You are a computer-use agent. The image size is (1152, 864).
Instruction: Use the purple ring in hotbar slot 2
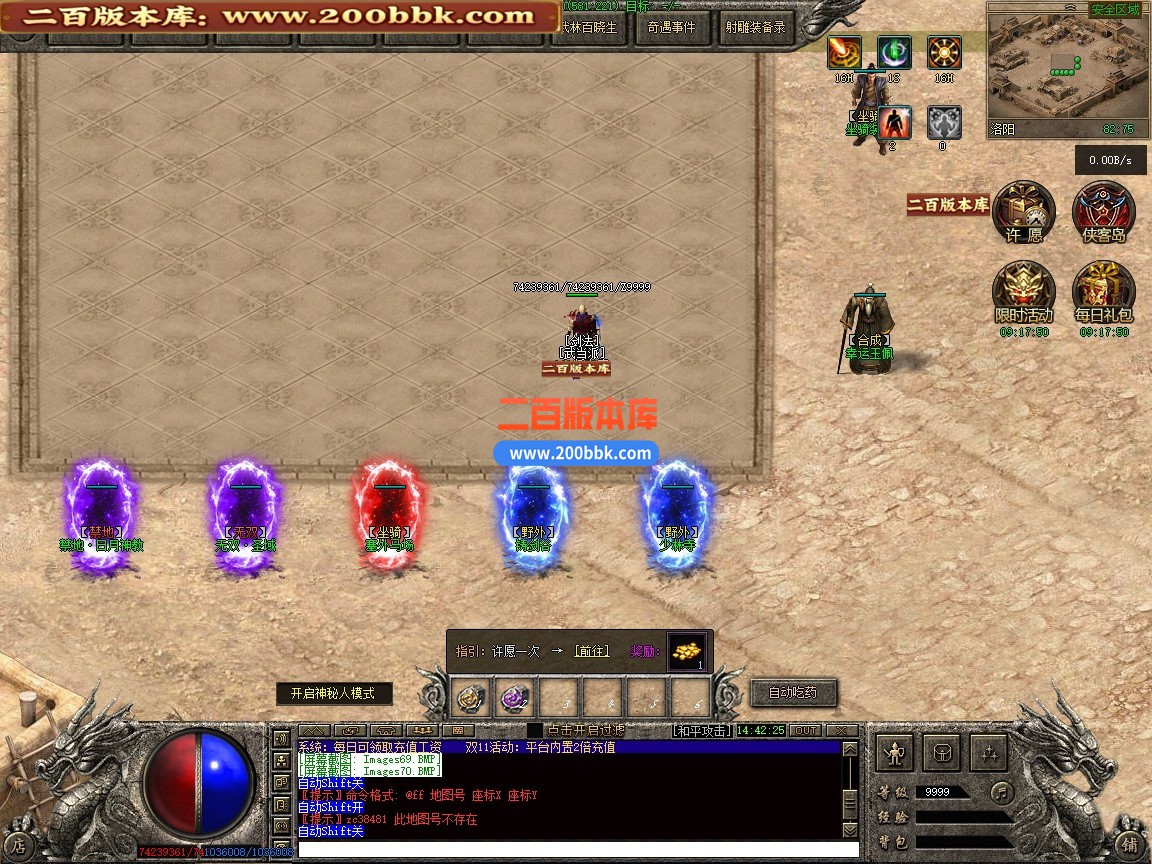(x=516, y=696)
